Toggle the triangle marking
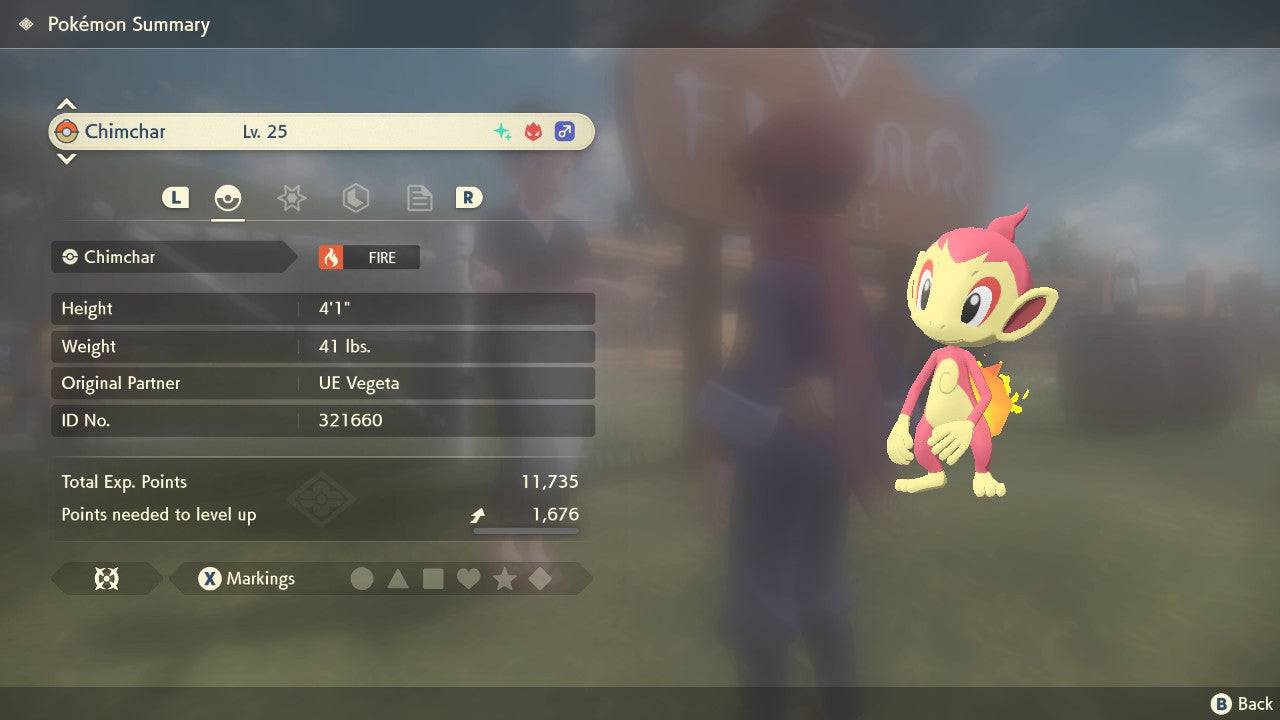1280x720 pixels. point(398,578)
